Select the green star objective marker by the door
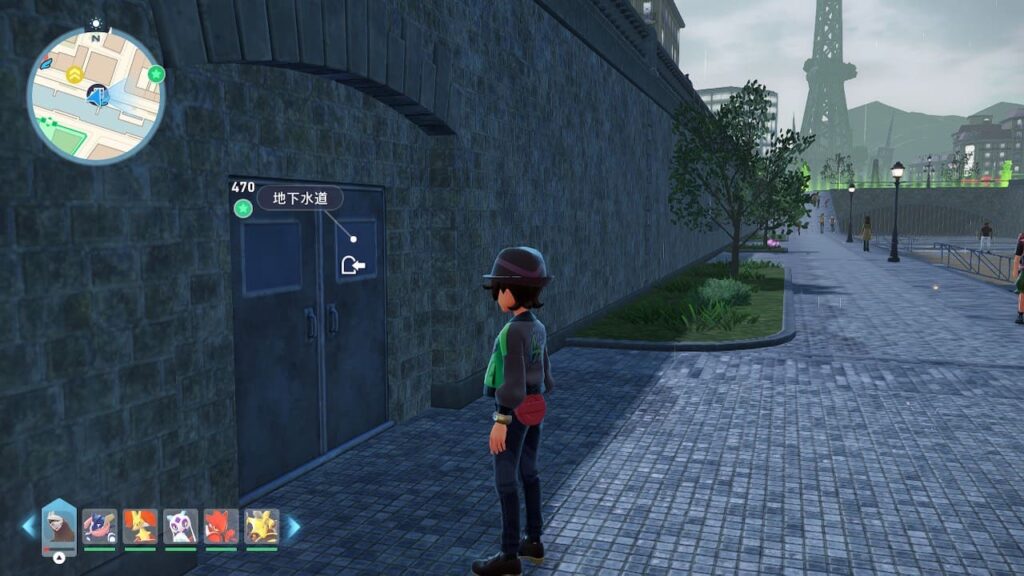The width and height of the screenshot is (1024, 576). pyautogui.click(x=242, y=208)
